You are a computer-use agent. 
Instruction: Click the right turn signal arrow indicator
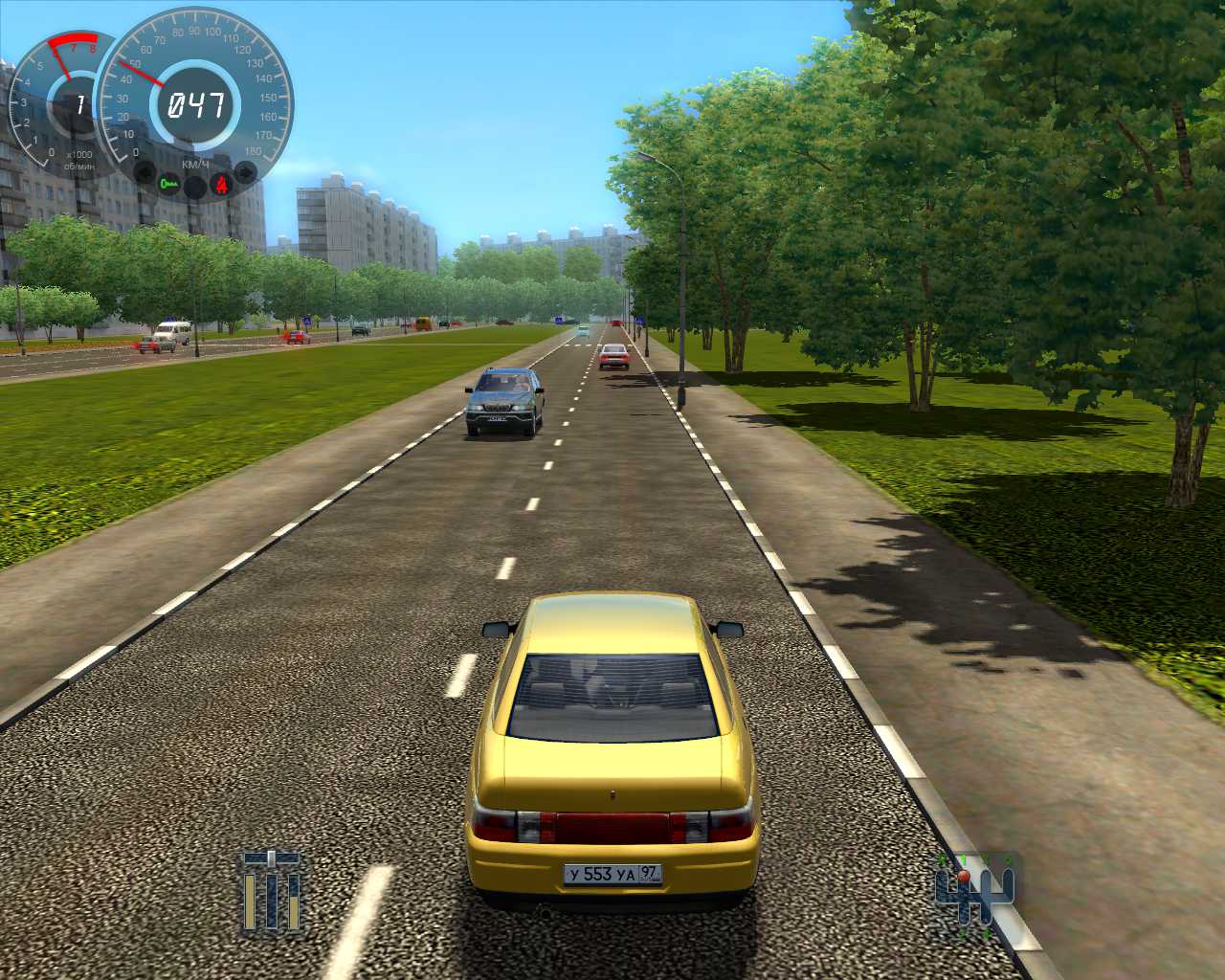tap(246, 173)
